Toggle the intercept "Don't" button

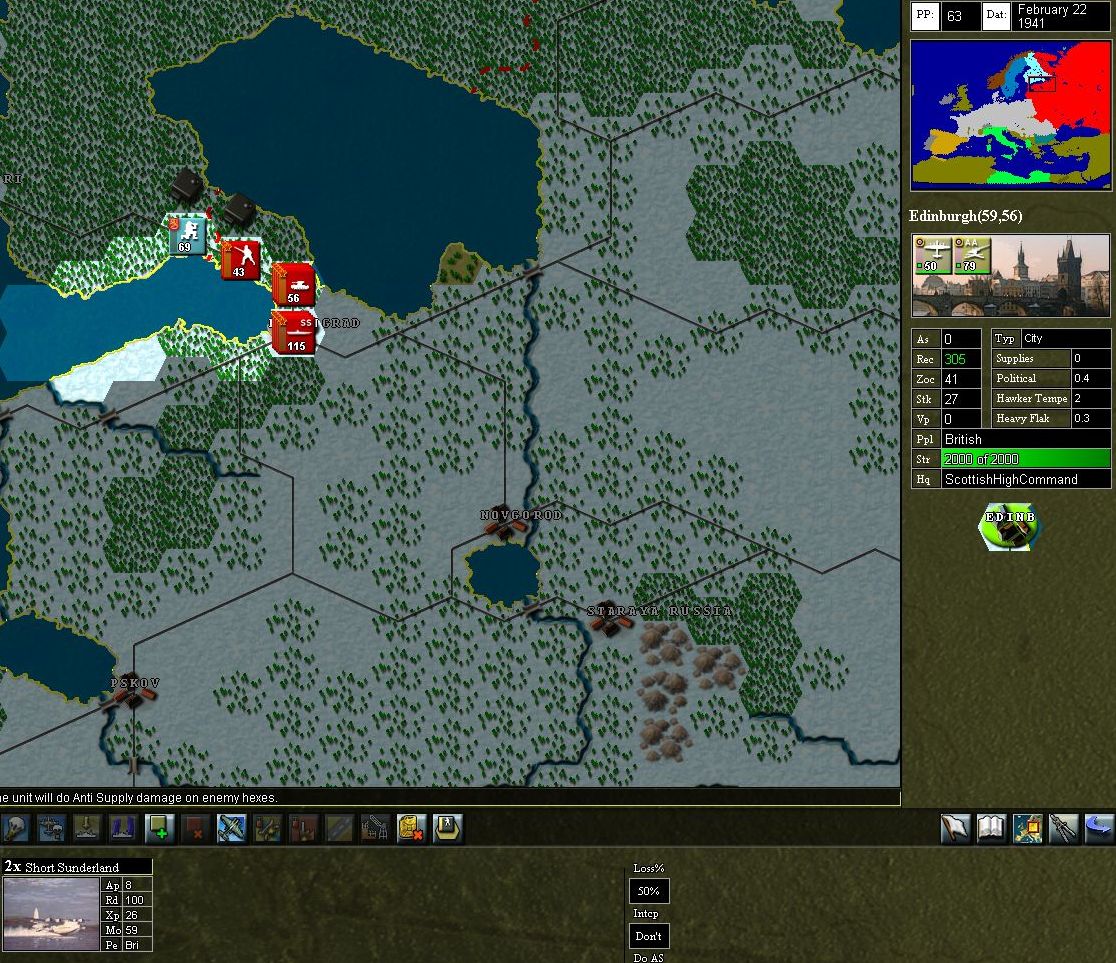[x=648, y=936]
